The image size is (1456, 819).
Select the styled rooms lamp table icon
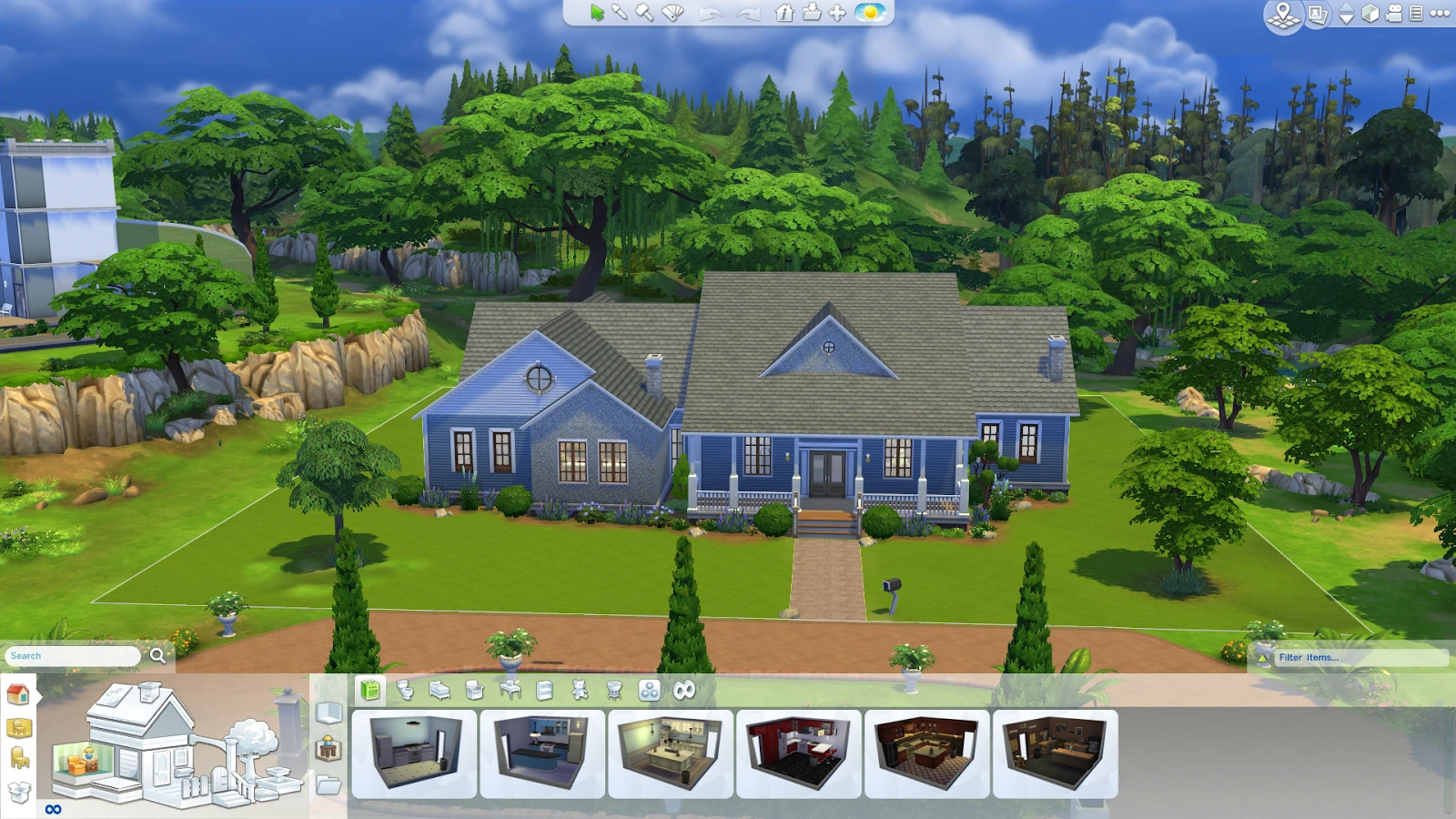pyautogui.click(x=329, y=749)
